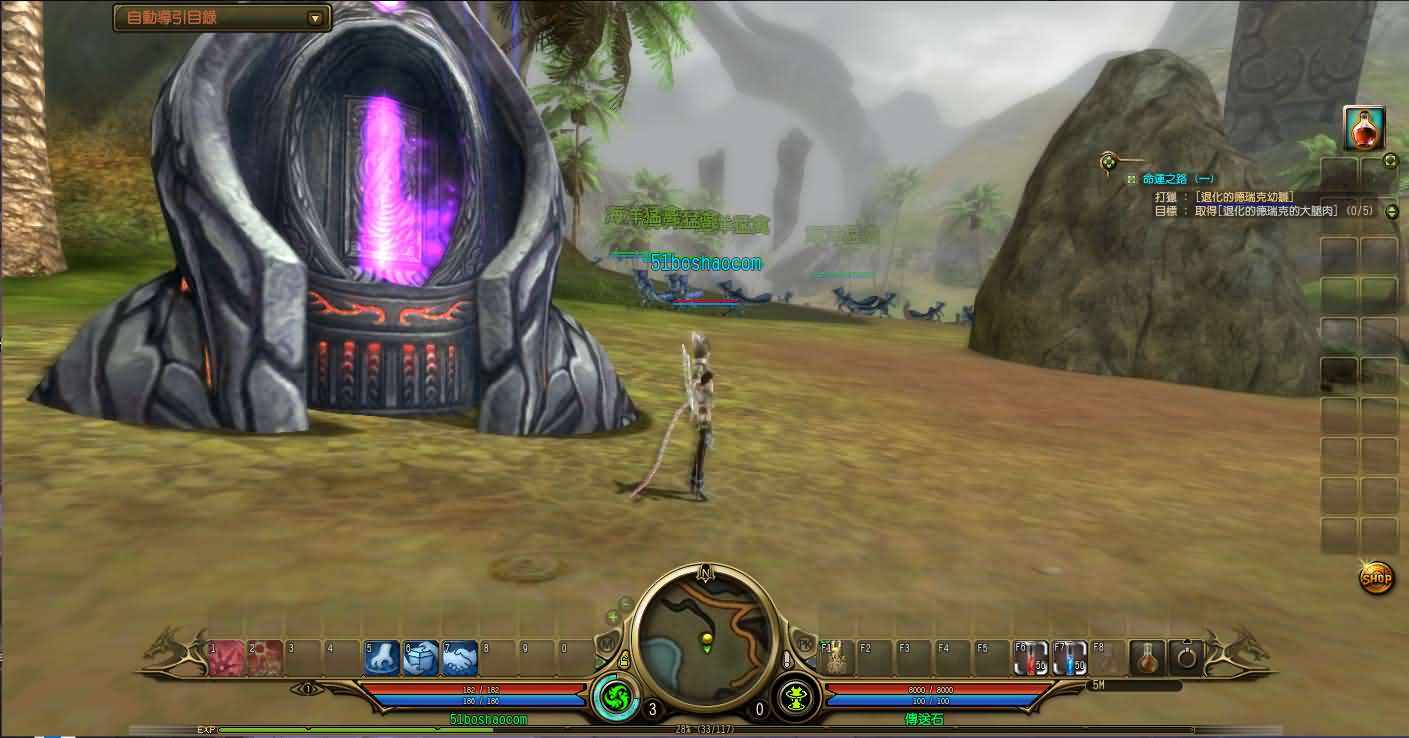Click the quest link 退化的德瑞克幼雛
Screen dimensions: 1409x738
(1246, 196)
